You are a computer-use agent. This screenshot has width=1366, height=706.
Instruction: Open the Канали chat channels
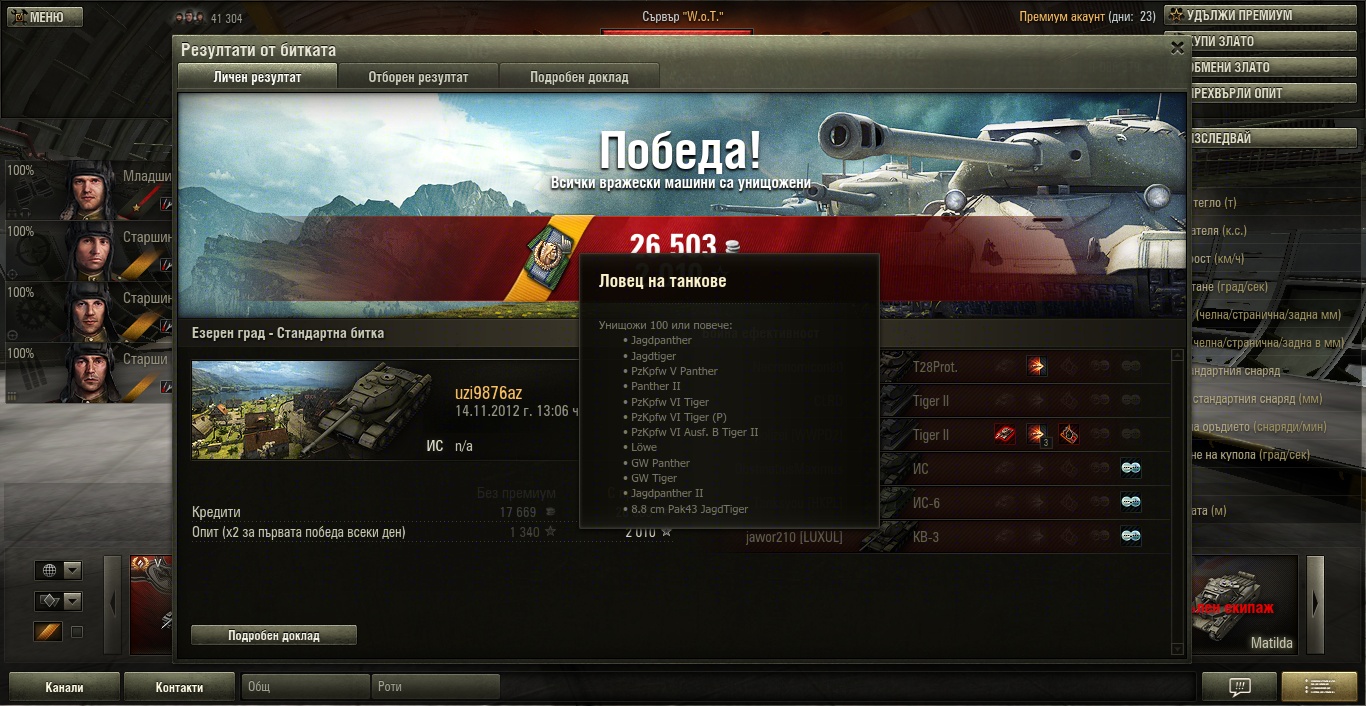click(x=64, y=687)
